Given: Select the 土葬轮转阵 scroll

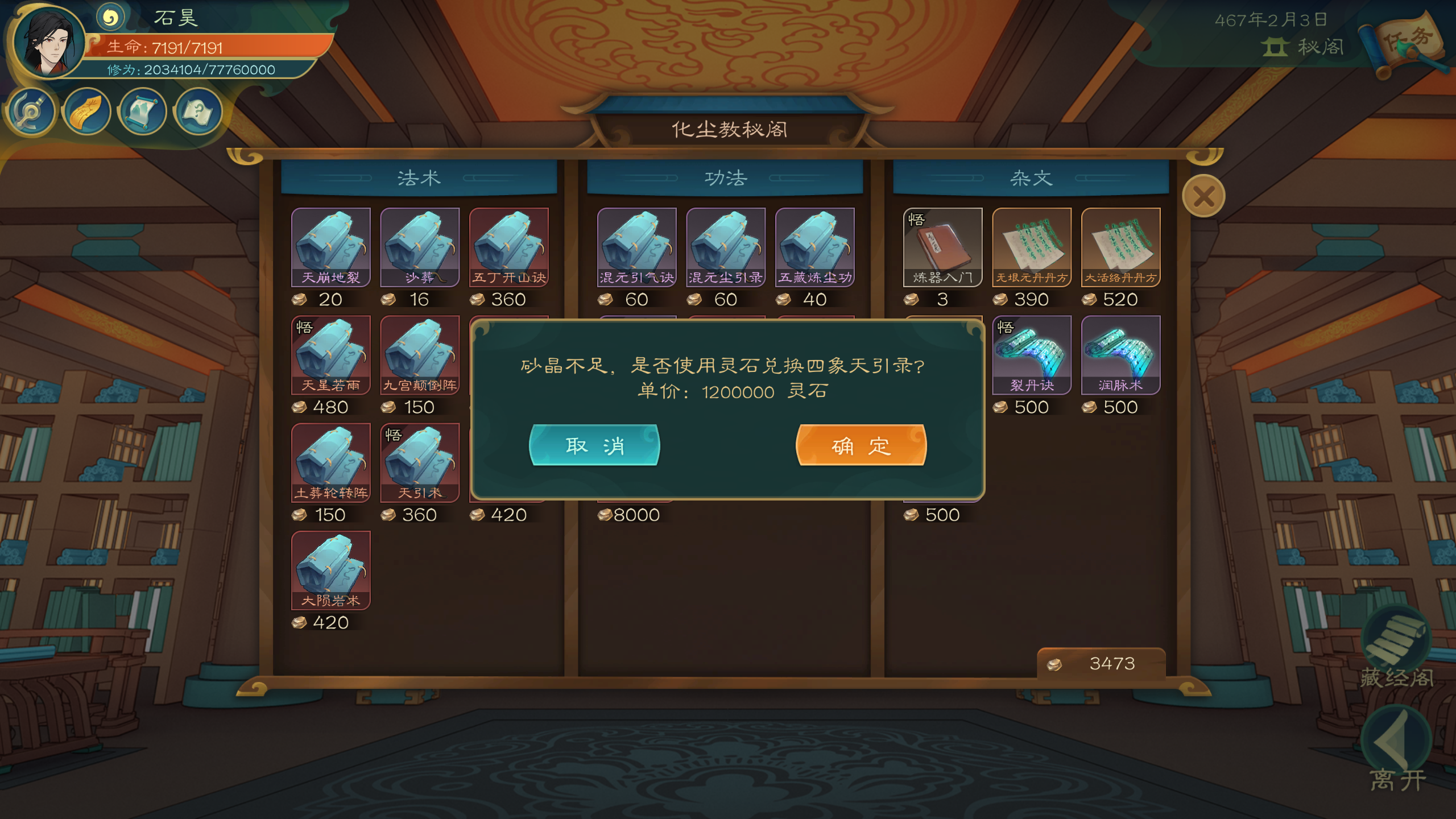Looking at the screenshot, I should [330, 462].
